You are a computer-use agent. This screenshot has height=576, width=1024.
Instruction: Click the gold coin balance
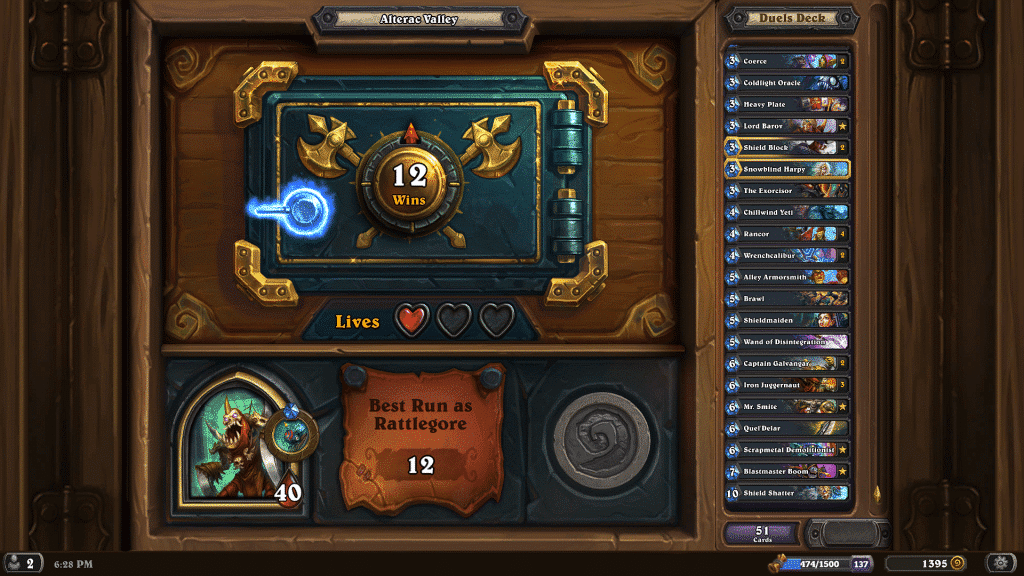[928, 563]
